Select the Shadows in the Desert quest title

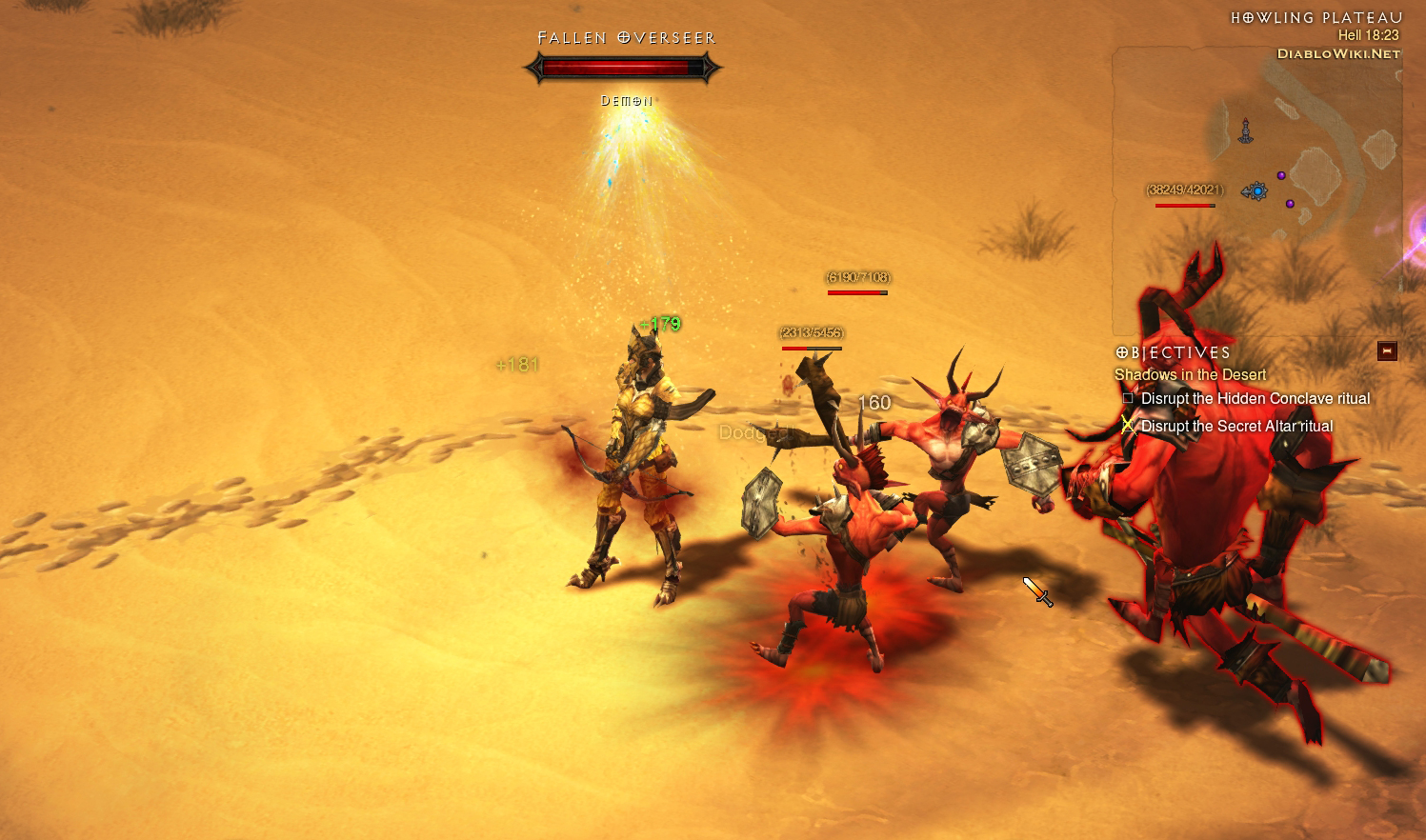coord(1190,375)
